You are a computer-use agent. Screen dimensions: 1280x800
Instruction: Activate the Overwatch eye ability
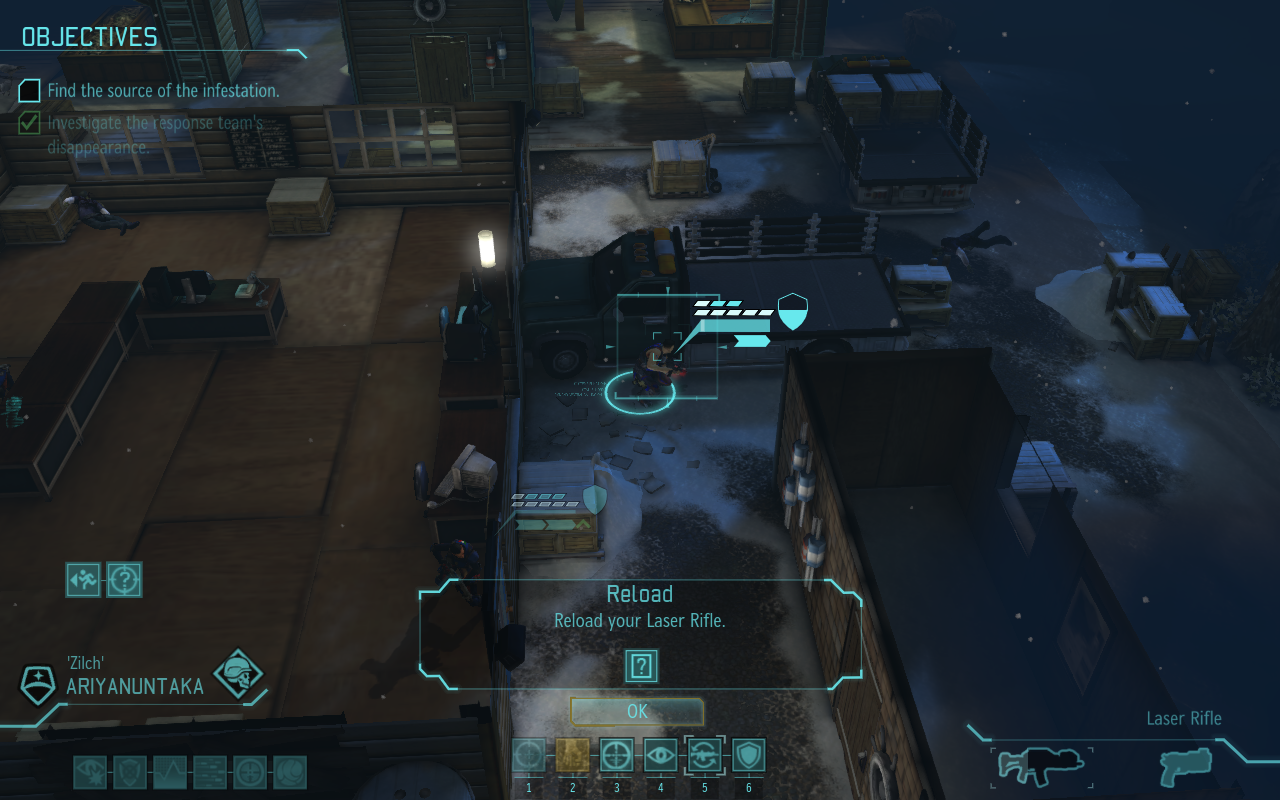tap(659, 755)
